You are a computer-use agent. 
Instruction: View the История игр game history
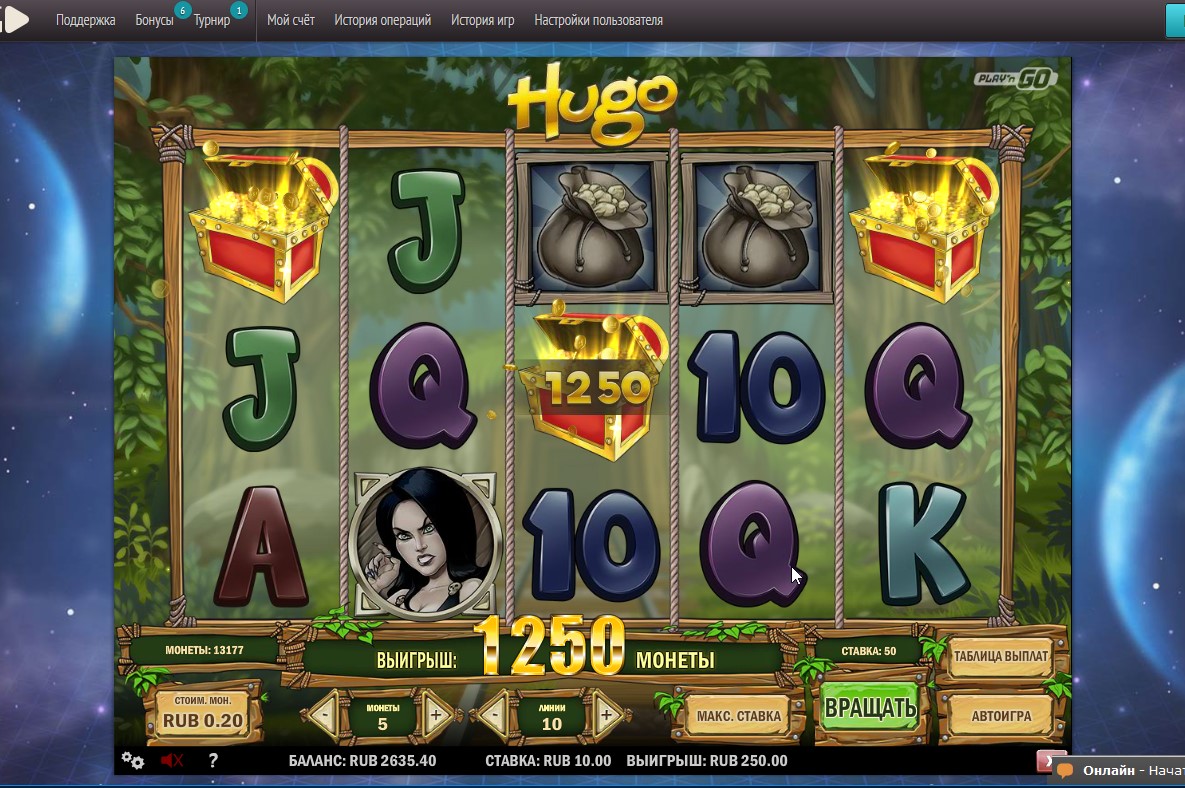click(x=482, y=20)
